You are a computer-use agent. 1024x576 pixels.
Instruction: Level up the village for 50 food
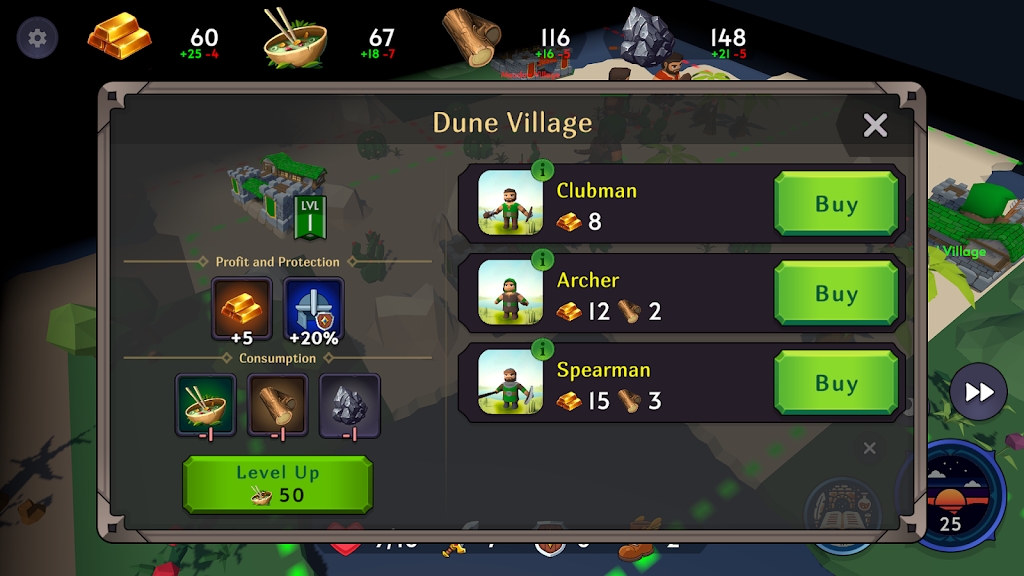(277, 484)
